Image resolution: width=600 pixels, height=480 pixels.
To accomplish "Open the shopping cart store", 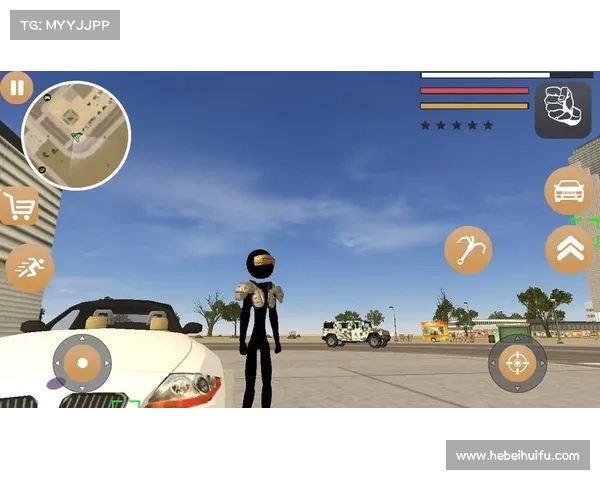I will (x=18, y=207).
